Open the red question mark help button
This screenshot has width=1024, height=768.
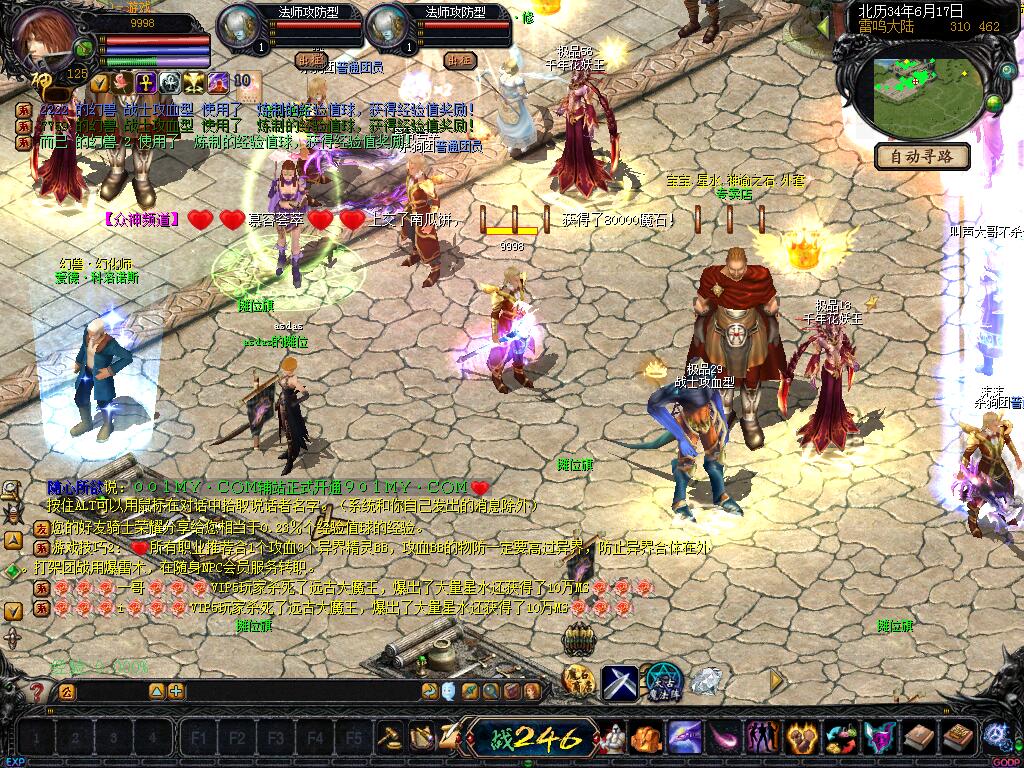[x=38, y=691]
